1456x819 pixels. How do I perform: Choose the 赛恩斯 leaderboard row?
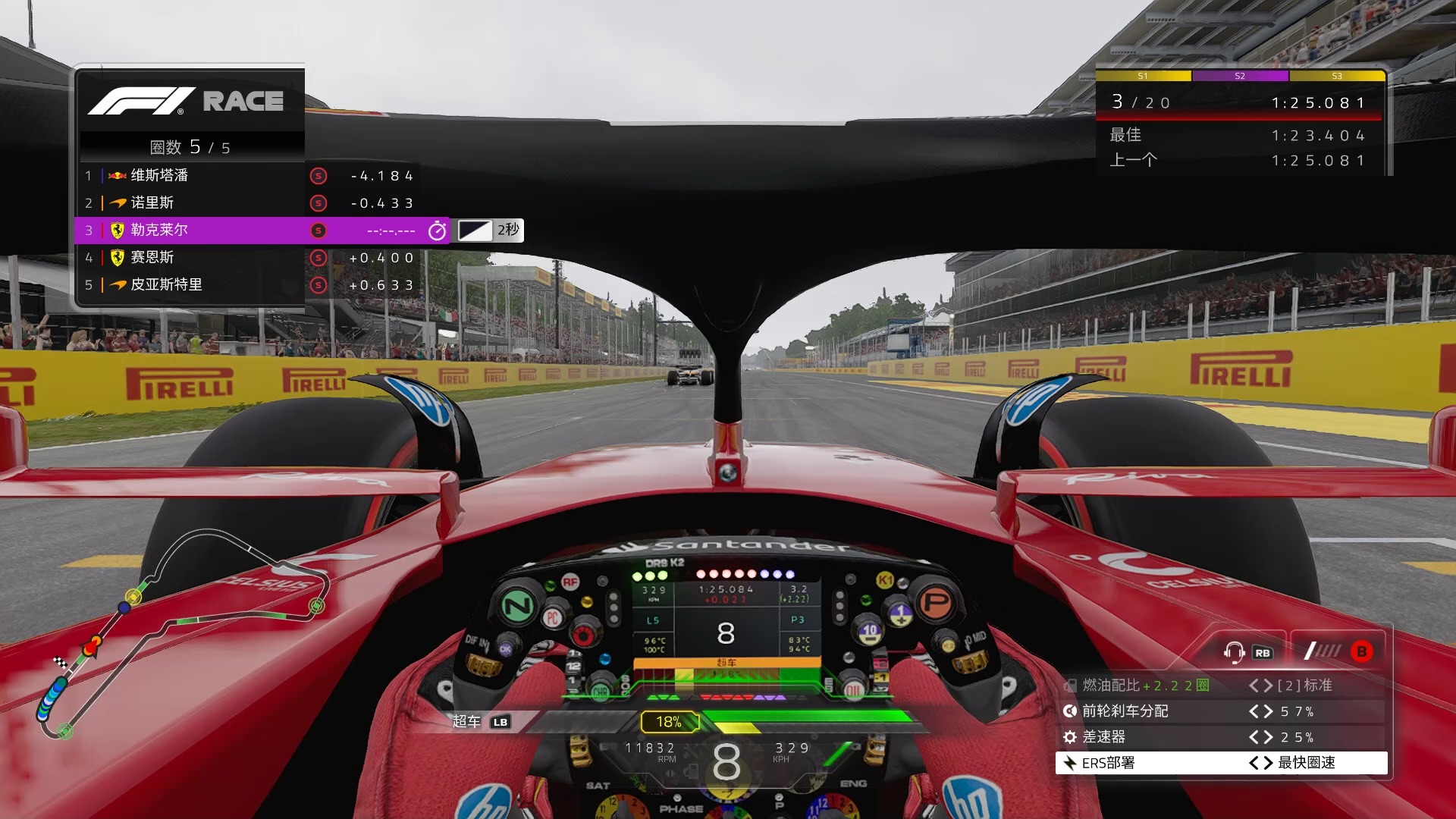point(190,258)
